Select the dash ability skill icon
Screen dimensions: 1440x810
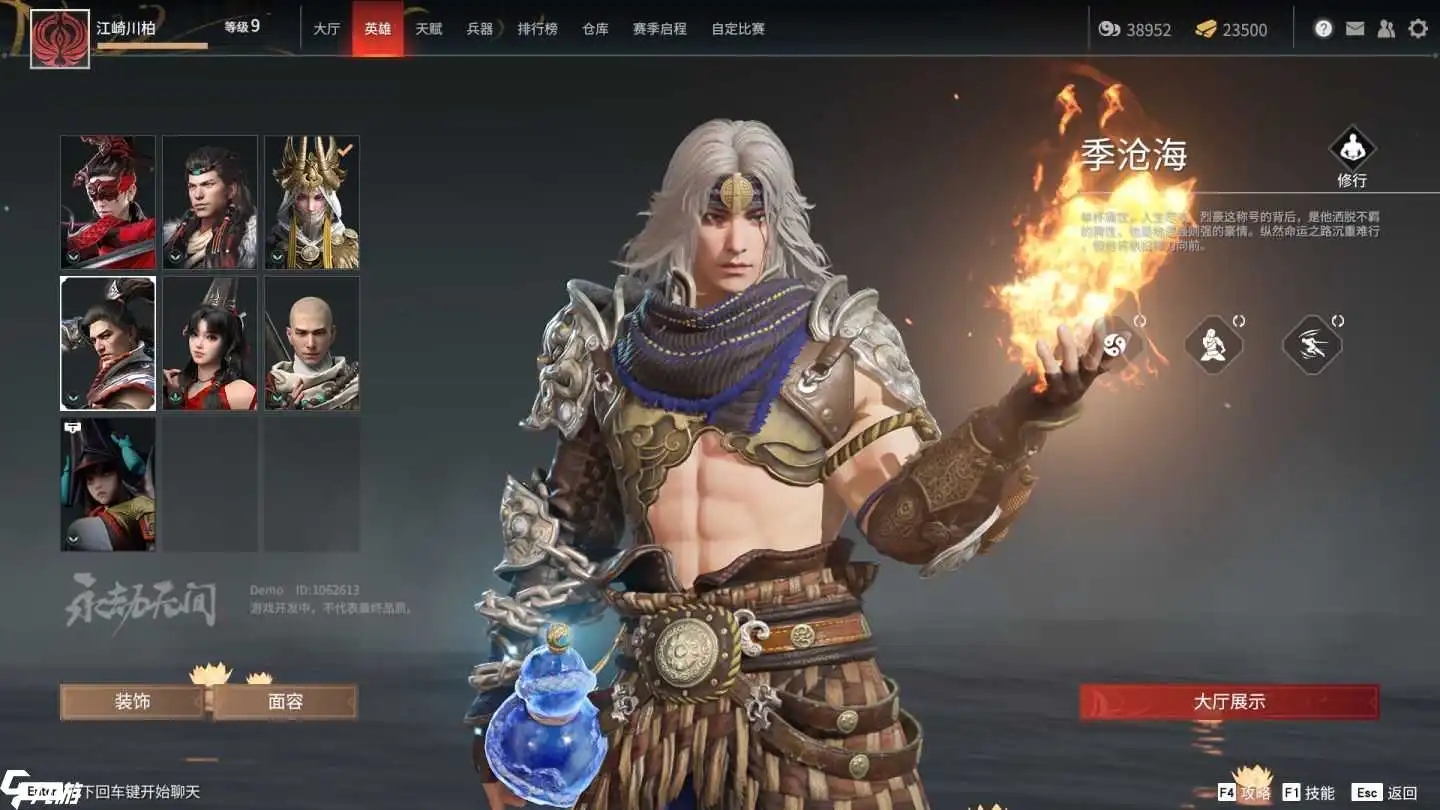(1311, 343)
